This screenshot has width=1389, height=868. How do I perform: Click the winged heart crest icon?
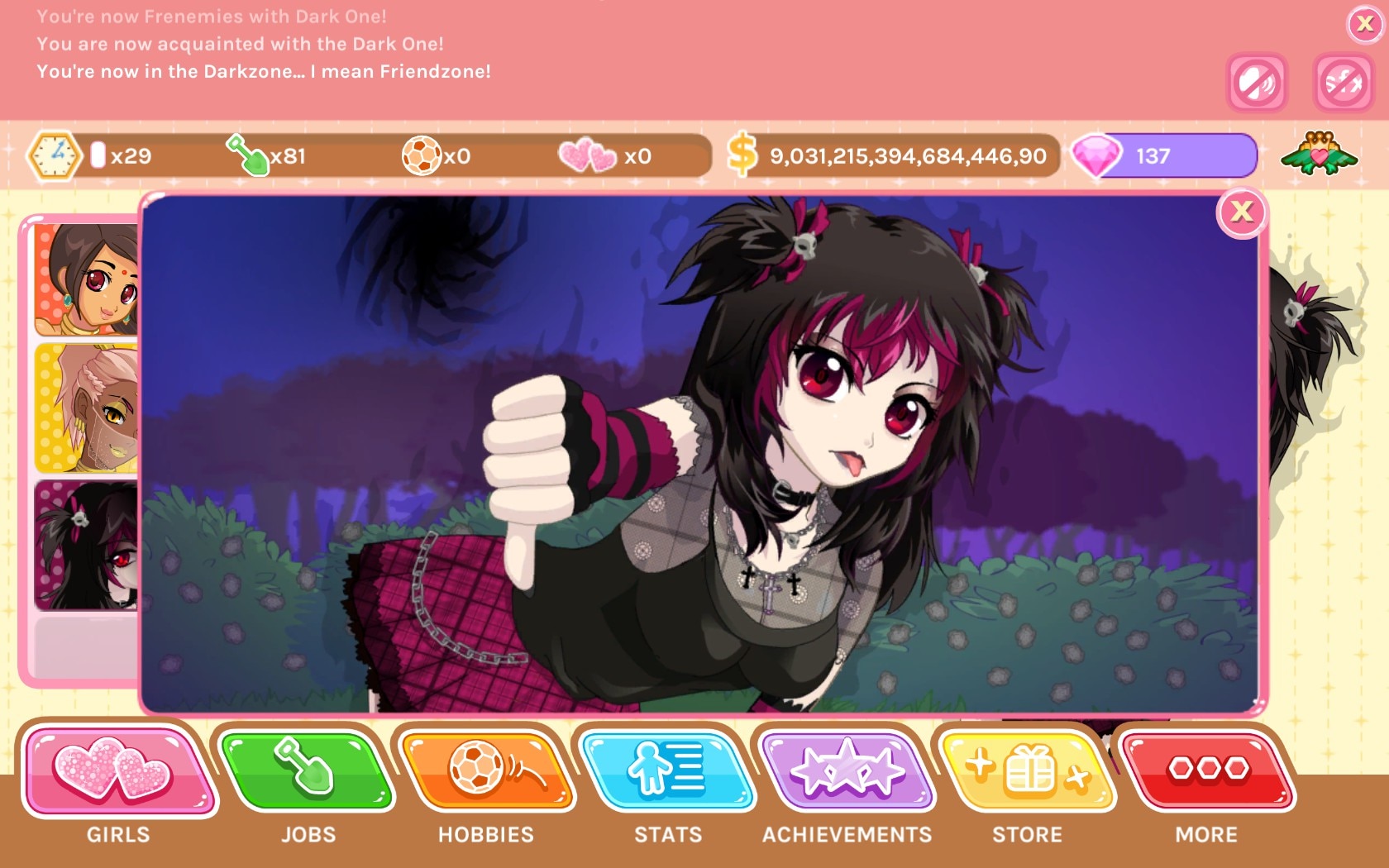pyautogui.click(x=1319, y=154)
